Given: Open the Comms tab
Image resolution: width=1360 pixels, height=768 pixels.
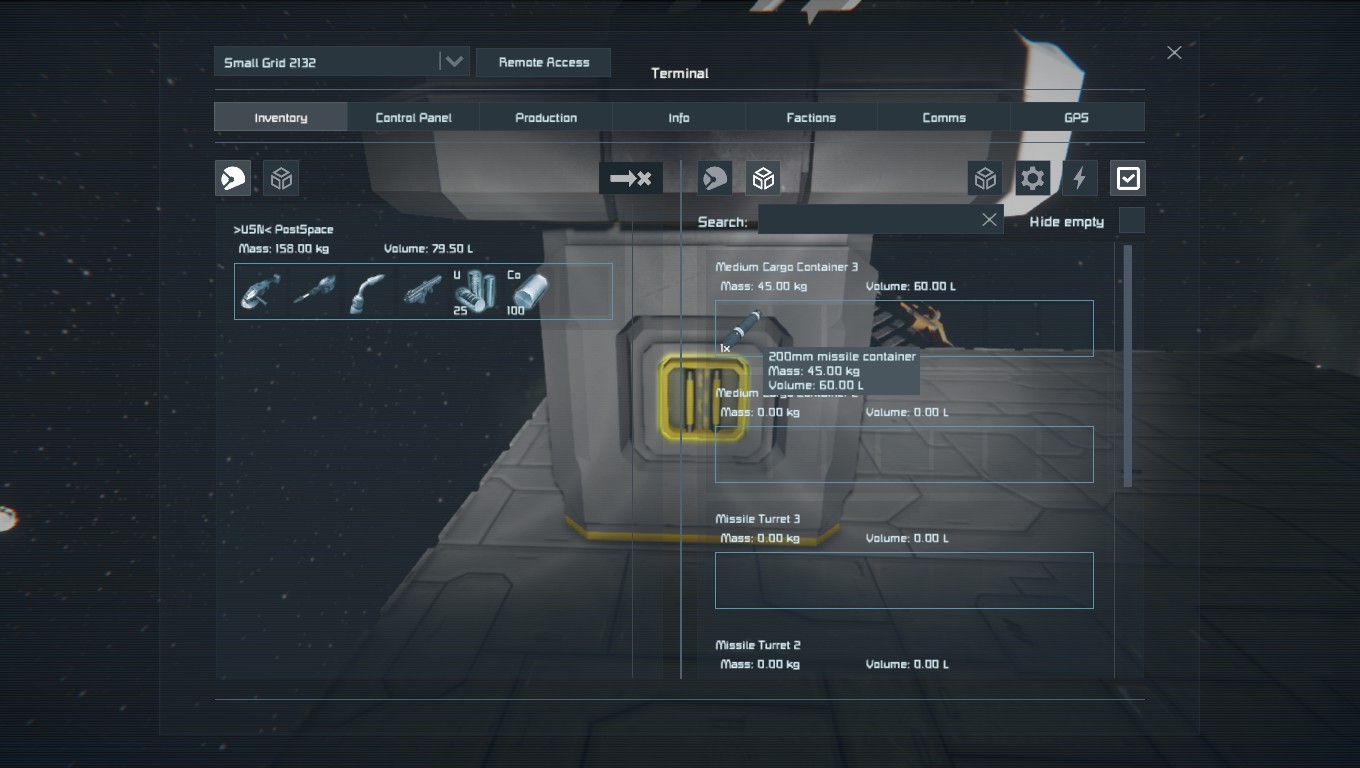Looking at the screenshot, I should click(x=944, y=117).
